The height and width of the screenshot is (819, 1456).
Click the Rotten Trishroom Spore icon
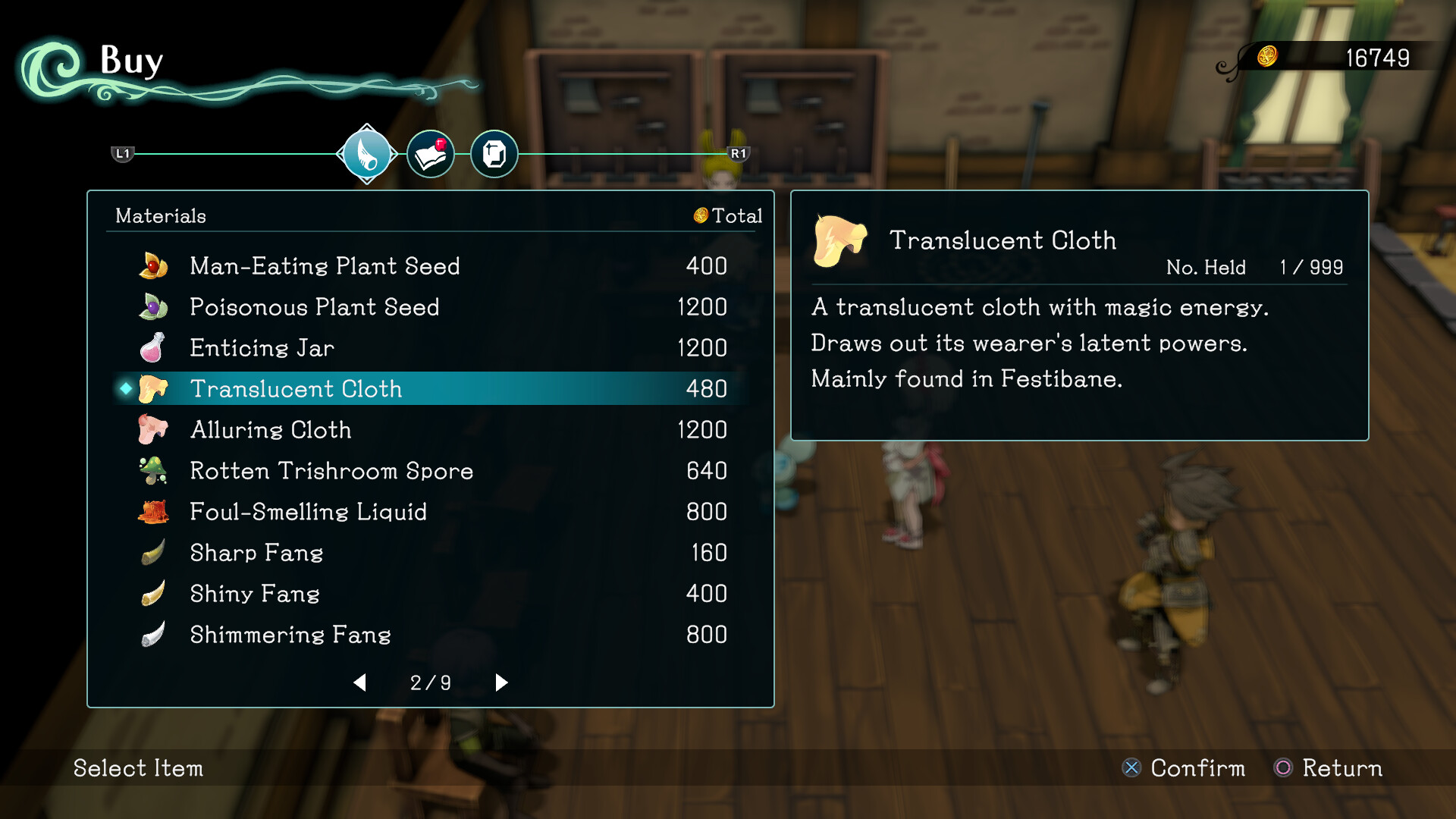pyautogui.click(x=152, y=470)
